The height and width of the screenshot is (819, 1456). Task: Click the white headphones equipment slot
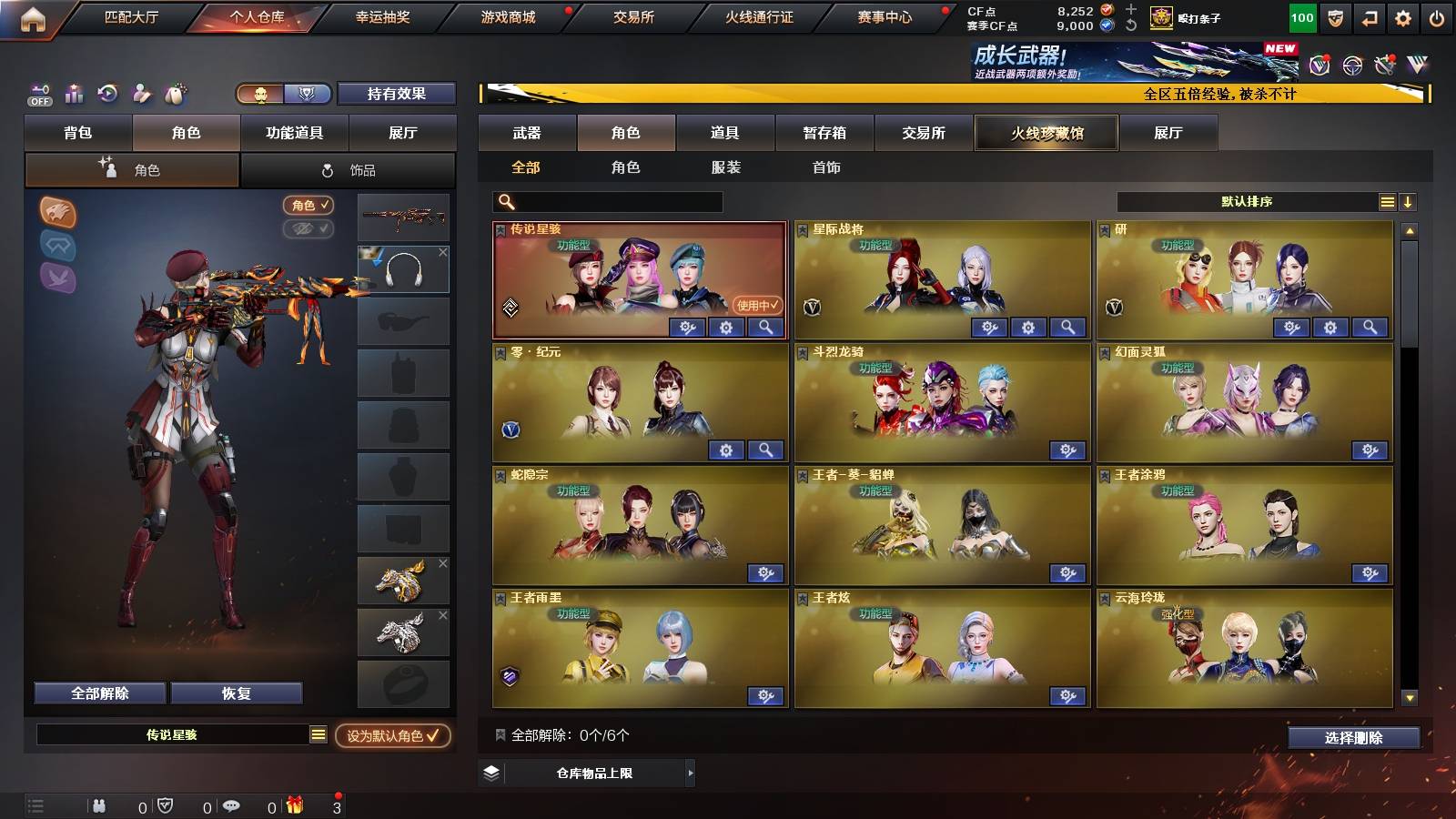coord(403,268)
